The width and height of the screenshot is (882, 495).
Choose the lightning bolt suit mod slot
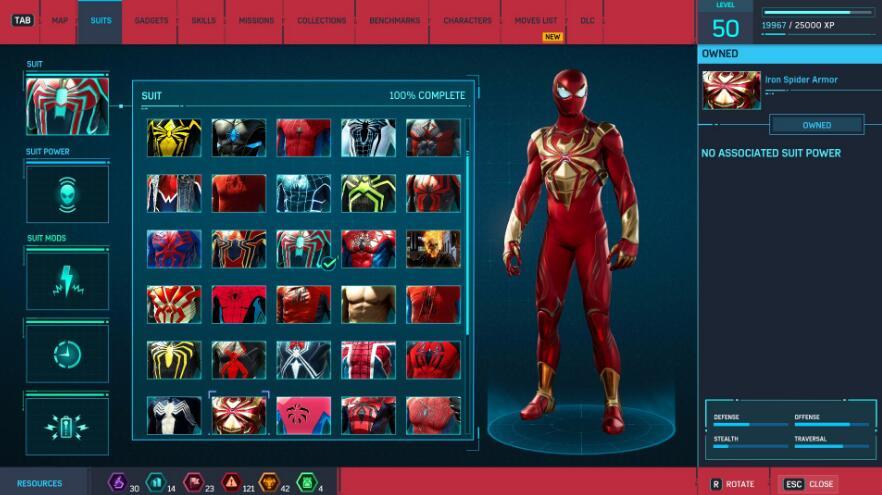point(67,281)
